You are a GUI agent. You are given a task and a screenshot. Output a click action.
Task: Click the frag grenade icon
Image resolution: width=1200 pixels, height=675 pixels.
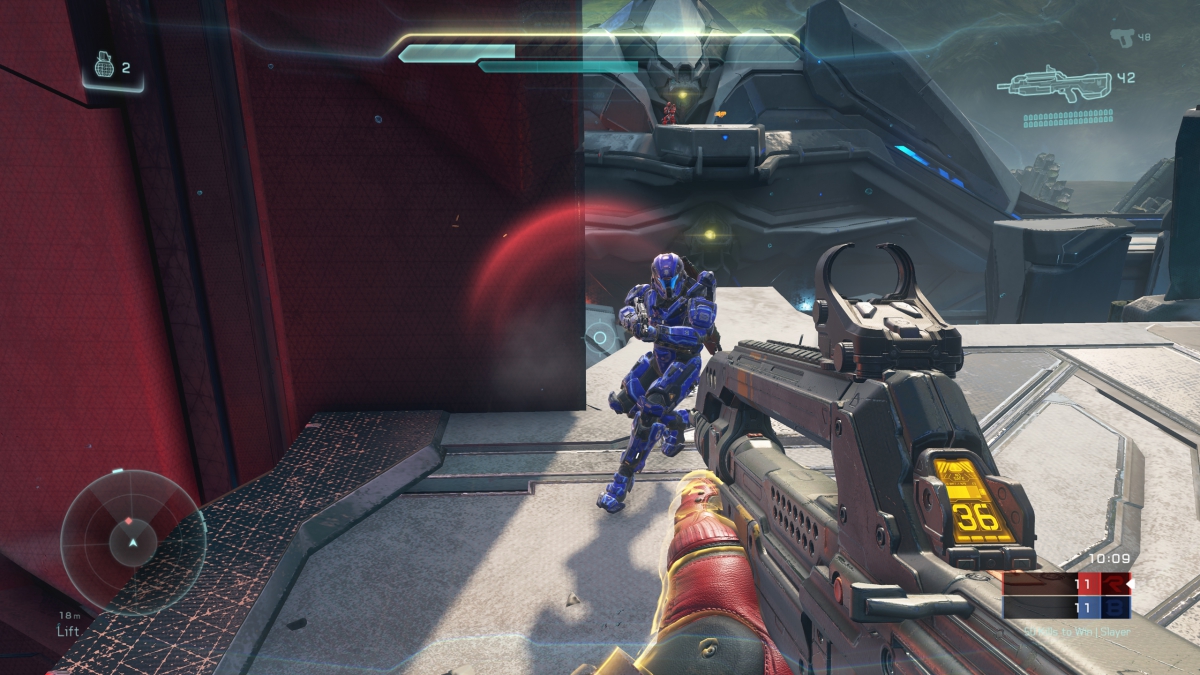104,66
